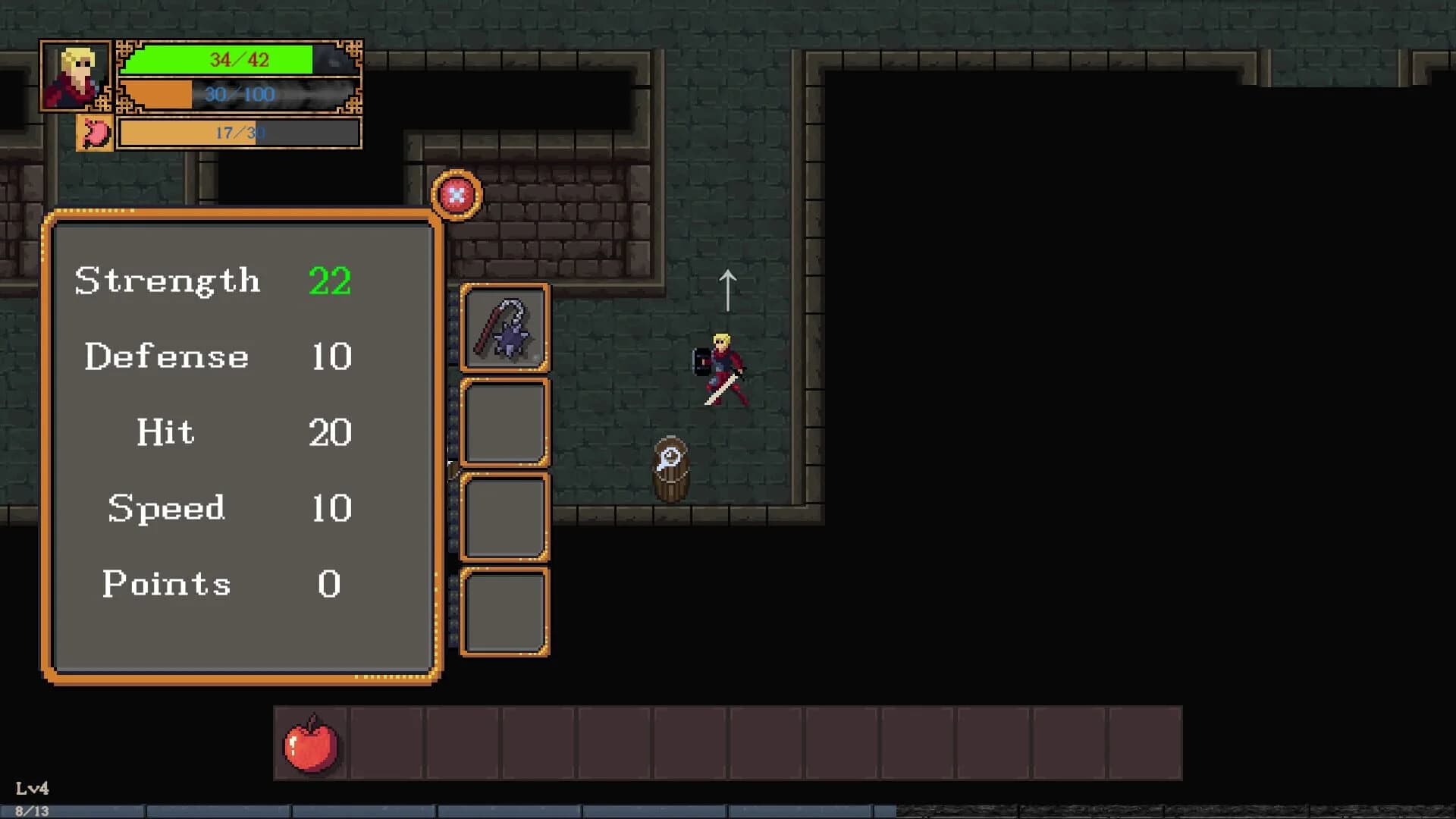Click the stomach hunger icon

click(94, 131)
